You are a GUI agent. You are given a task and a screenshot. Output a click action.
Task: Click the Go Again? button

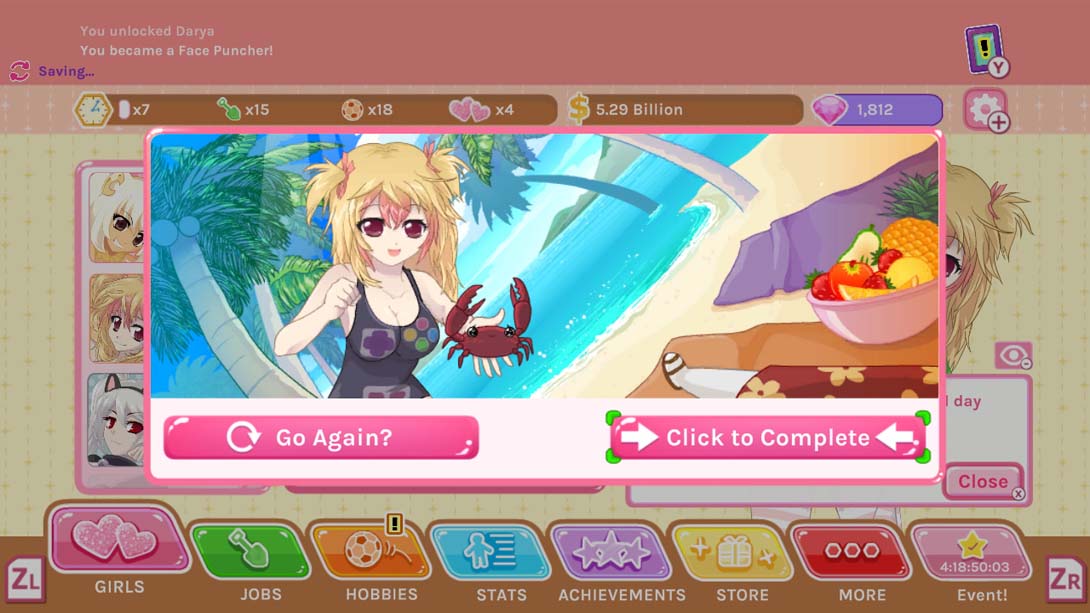point(321,438)
